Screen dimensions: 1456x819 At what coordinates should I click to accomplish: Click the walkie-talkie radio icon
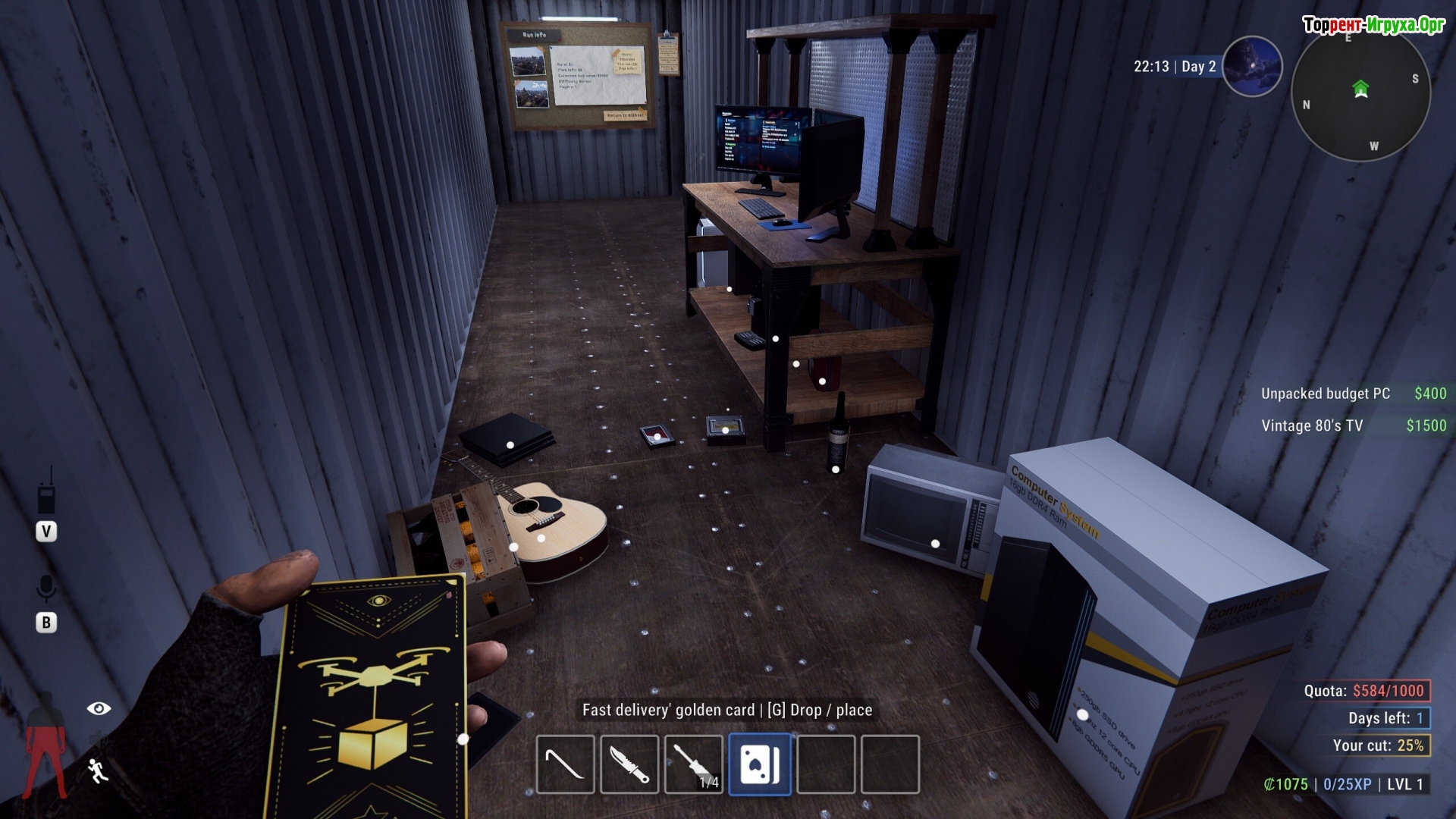tap(46, 494)
